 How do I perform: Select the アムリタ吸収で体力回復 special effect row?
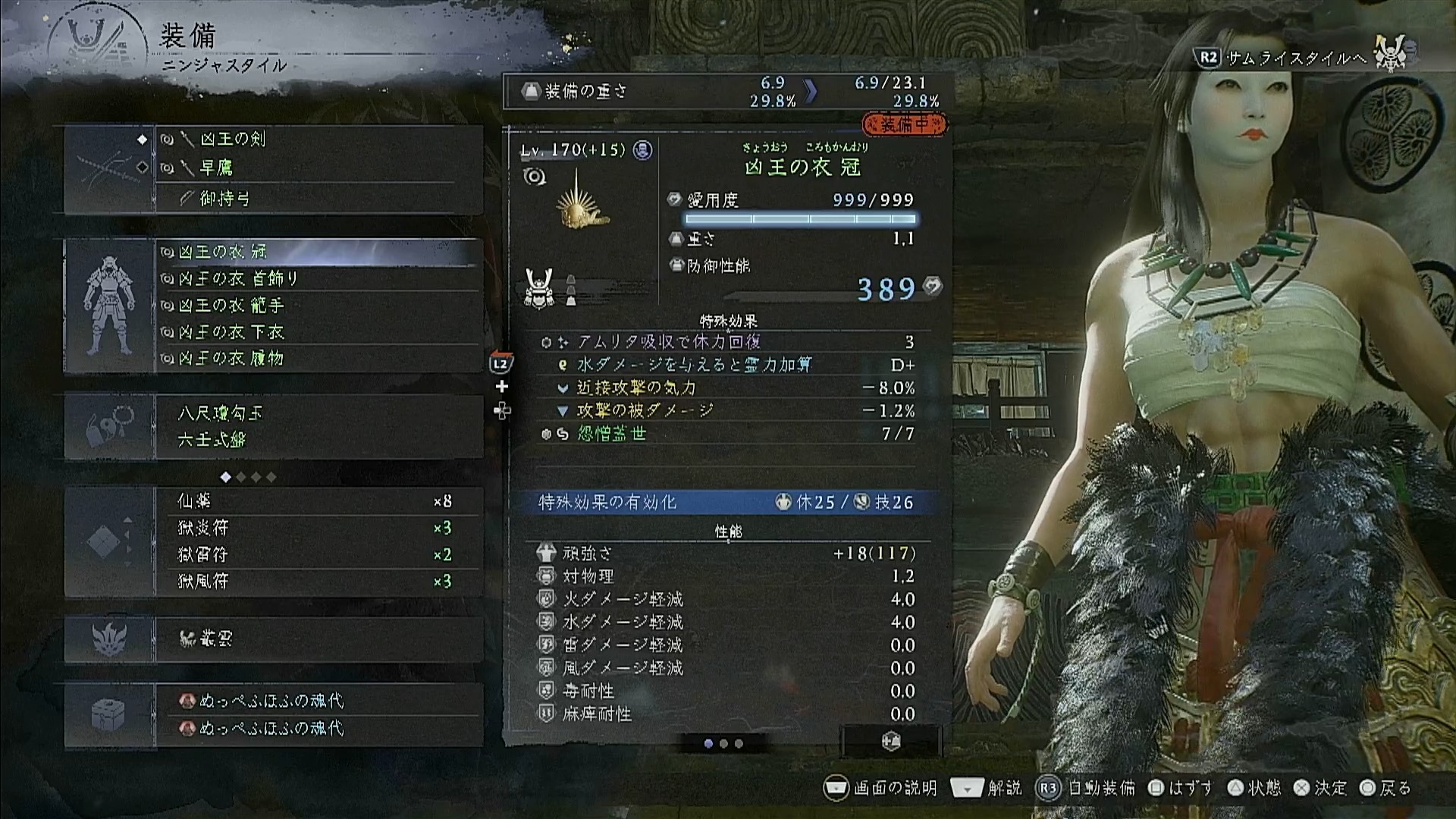726,342
